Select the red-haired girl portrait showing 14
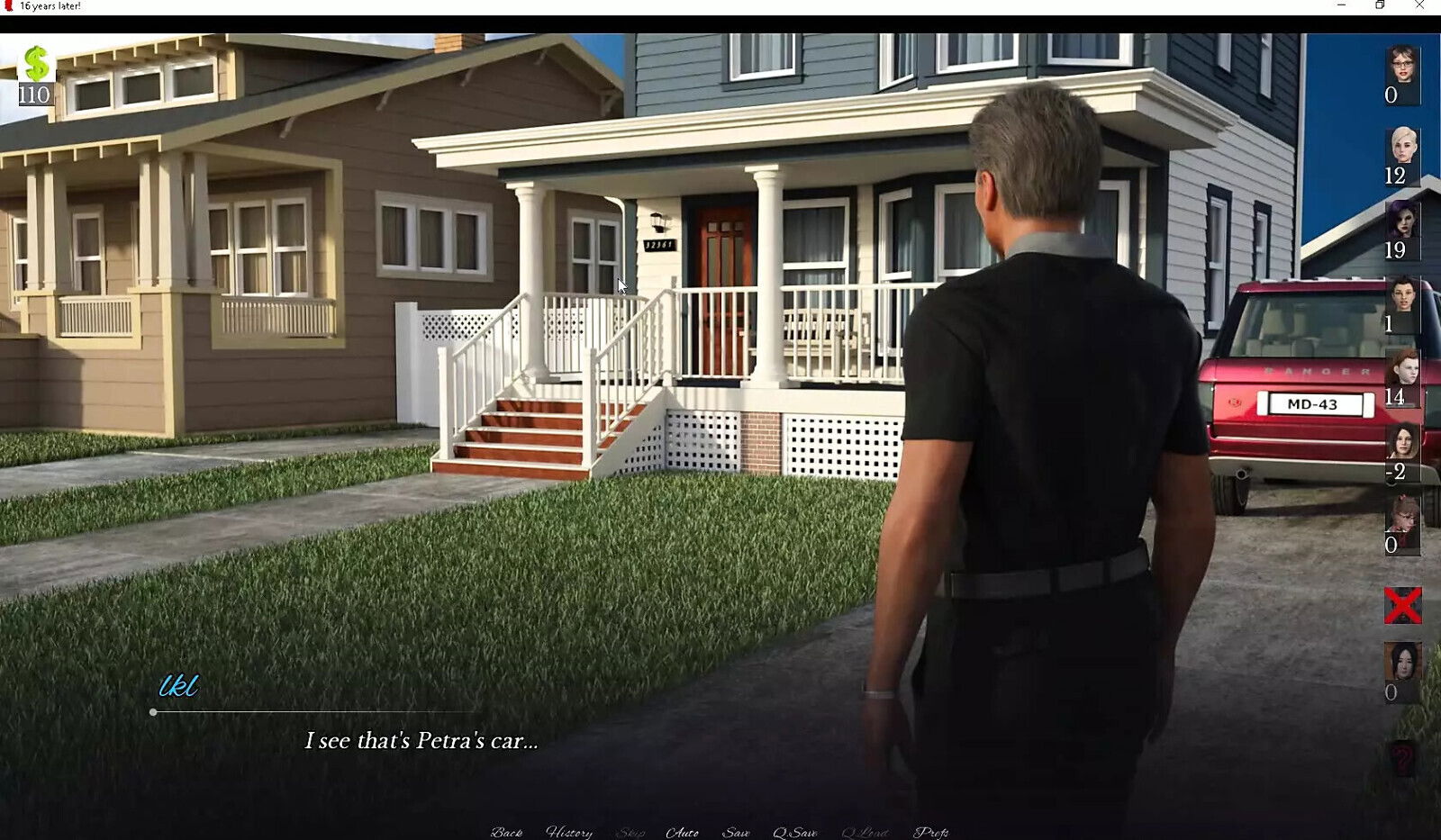 1402,368
